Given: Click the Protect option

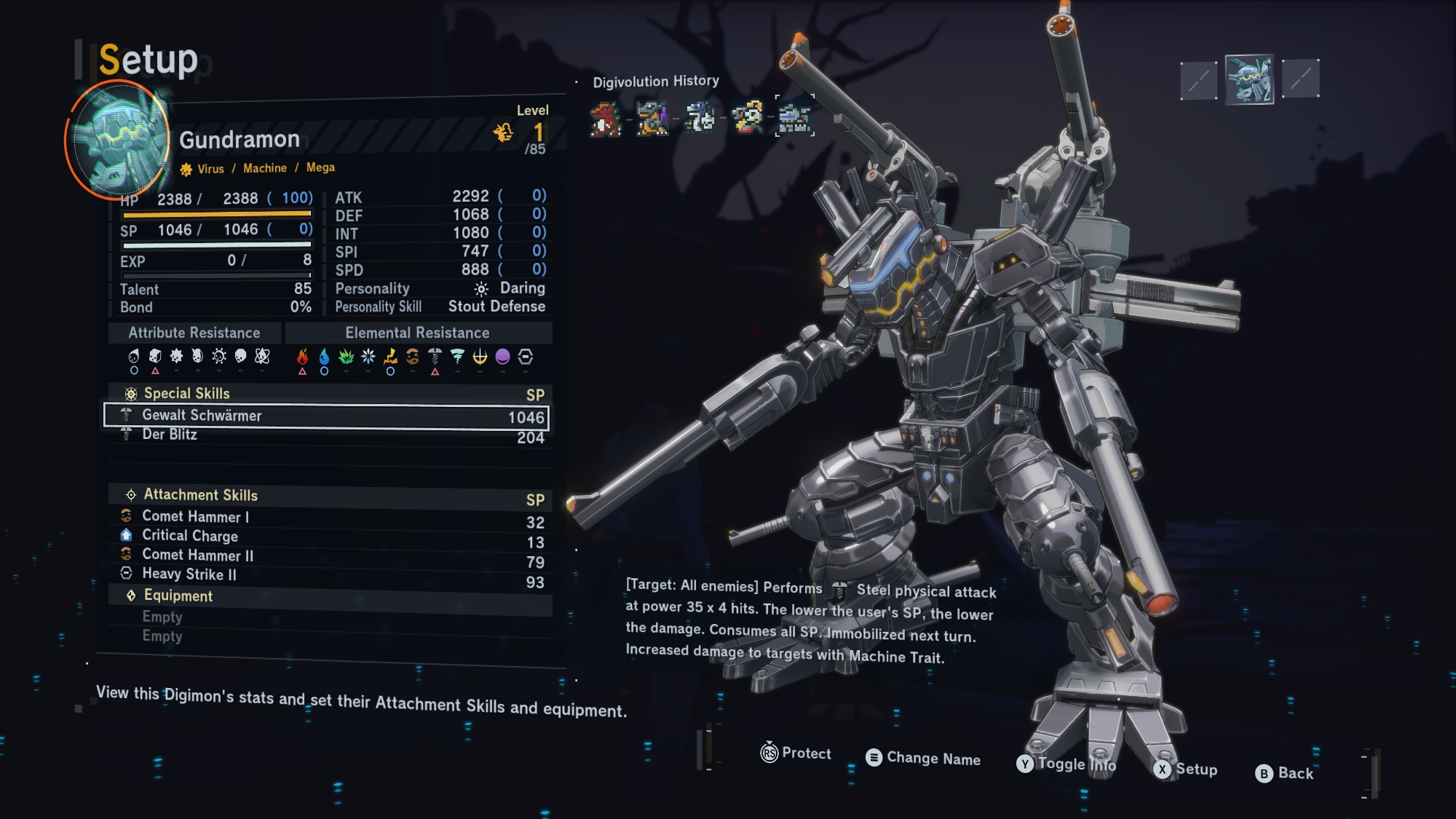Looking at the screenshot, I should (796, 753).
